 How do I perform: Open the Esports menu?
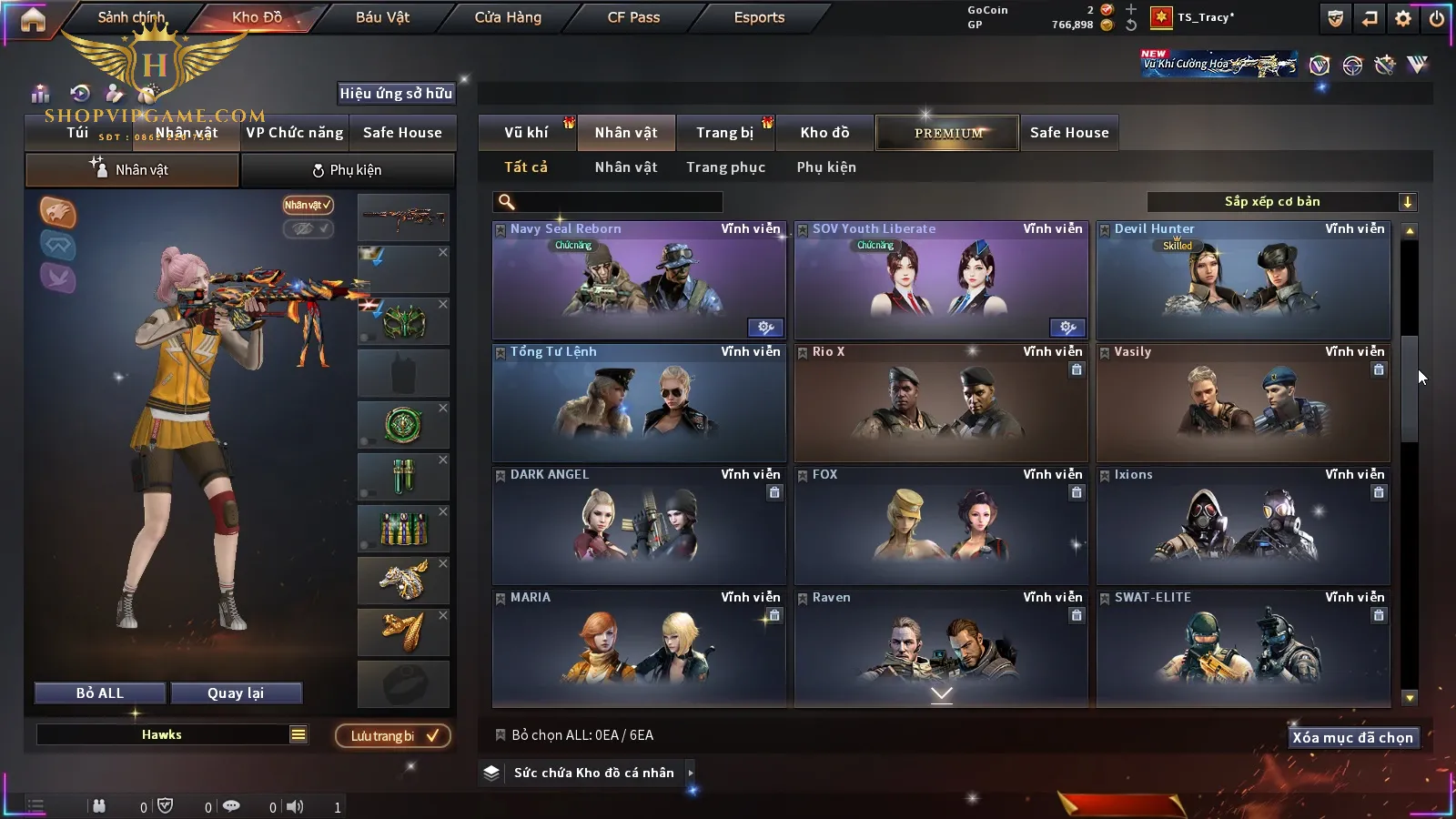pyautogui.click(x=759, y=17)
